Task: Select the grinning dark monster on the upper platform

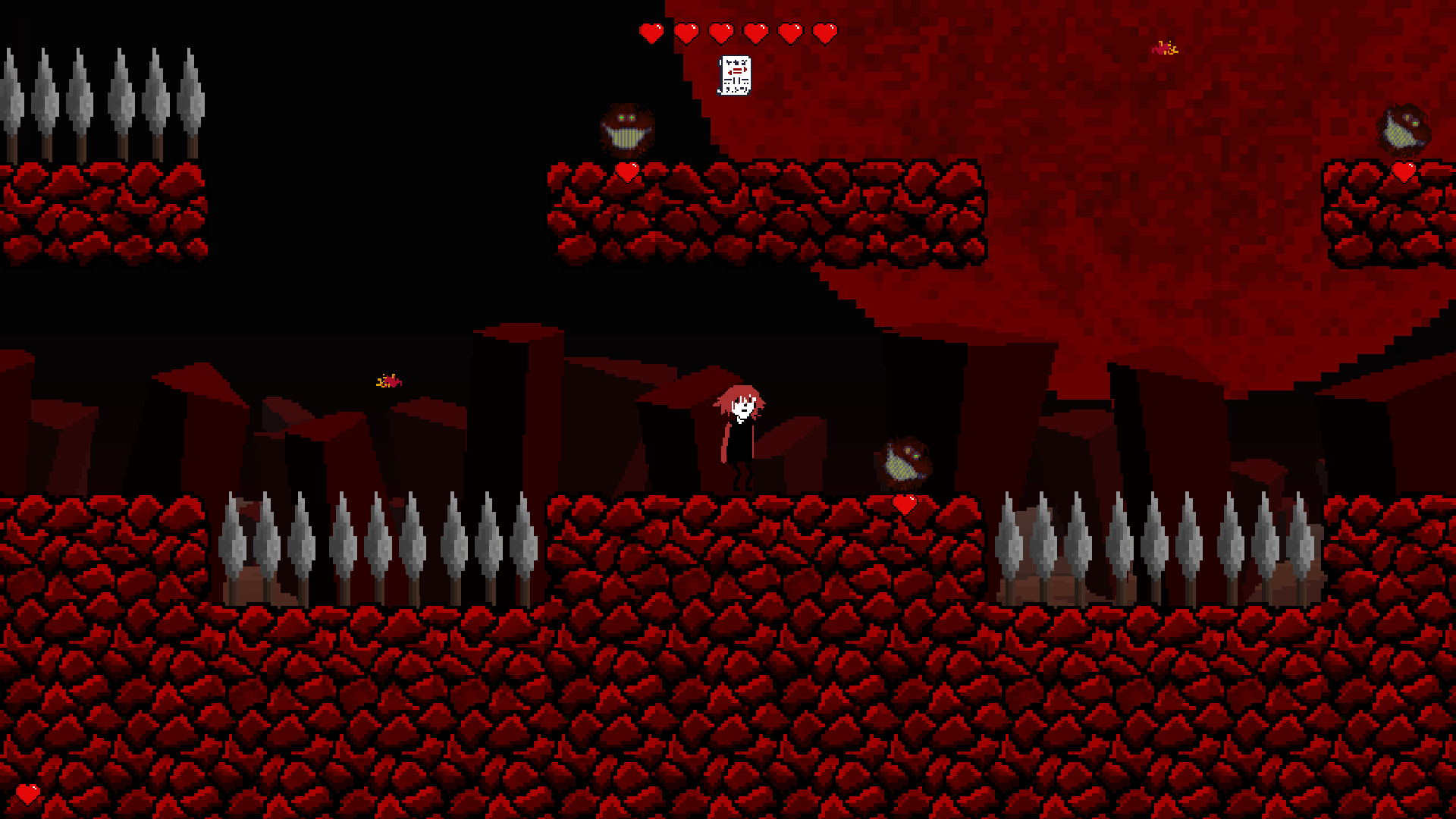Action: pyautogui.click(x=626, y=130)
